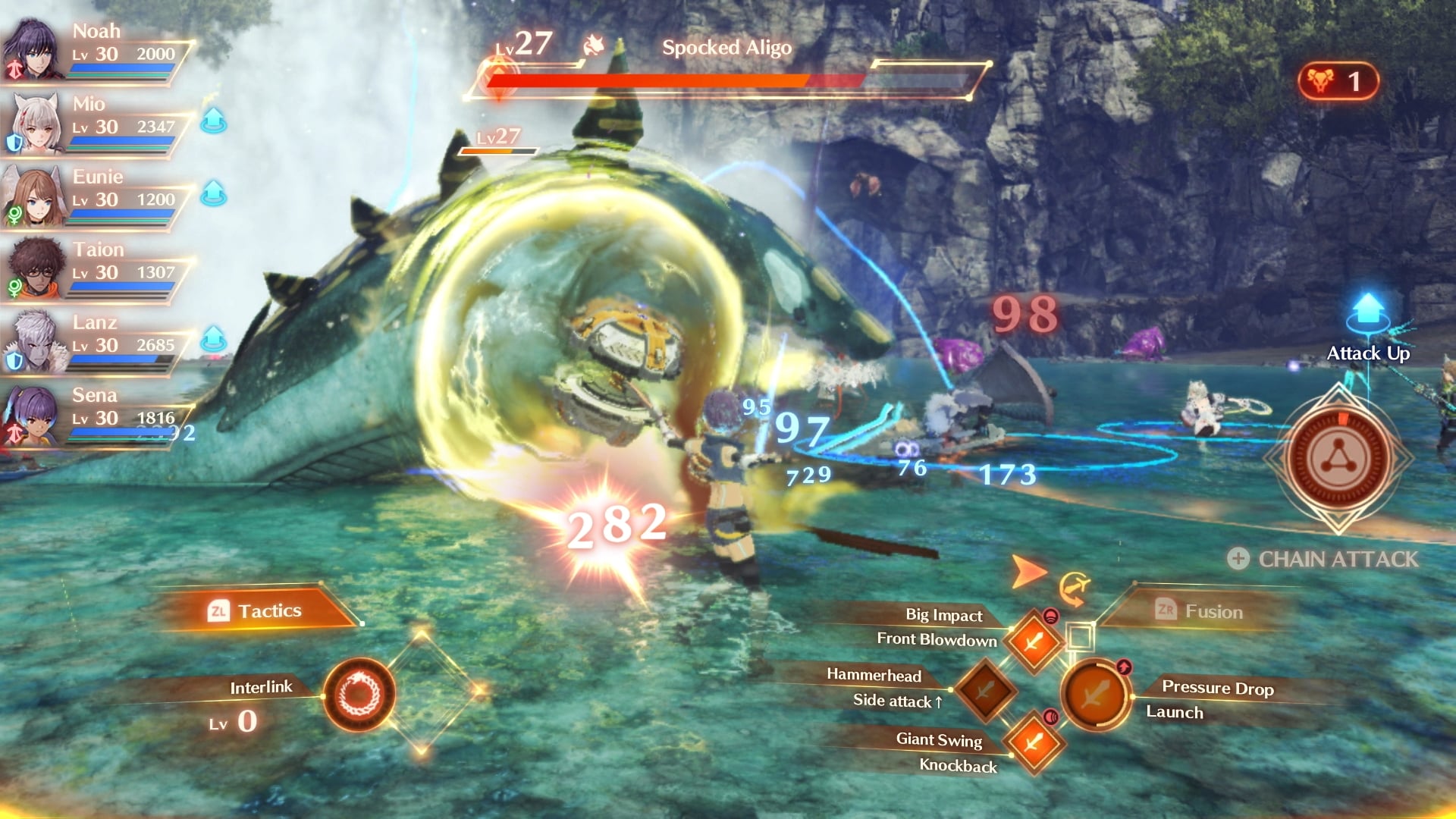
Task: Choose Sena's party portrait
Action: 34,414
